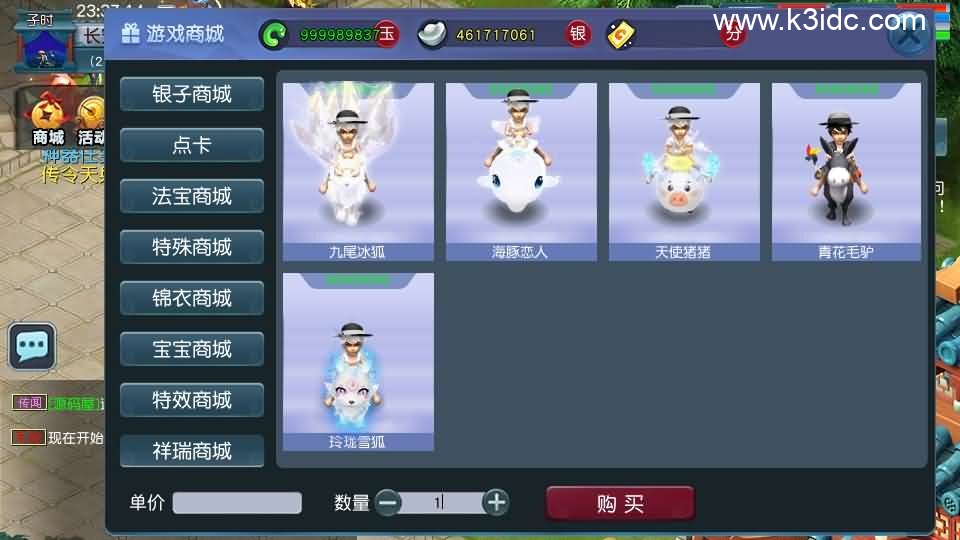Close the 游戏商城 shop window
960x540 pixels.
(907, 37)
